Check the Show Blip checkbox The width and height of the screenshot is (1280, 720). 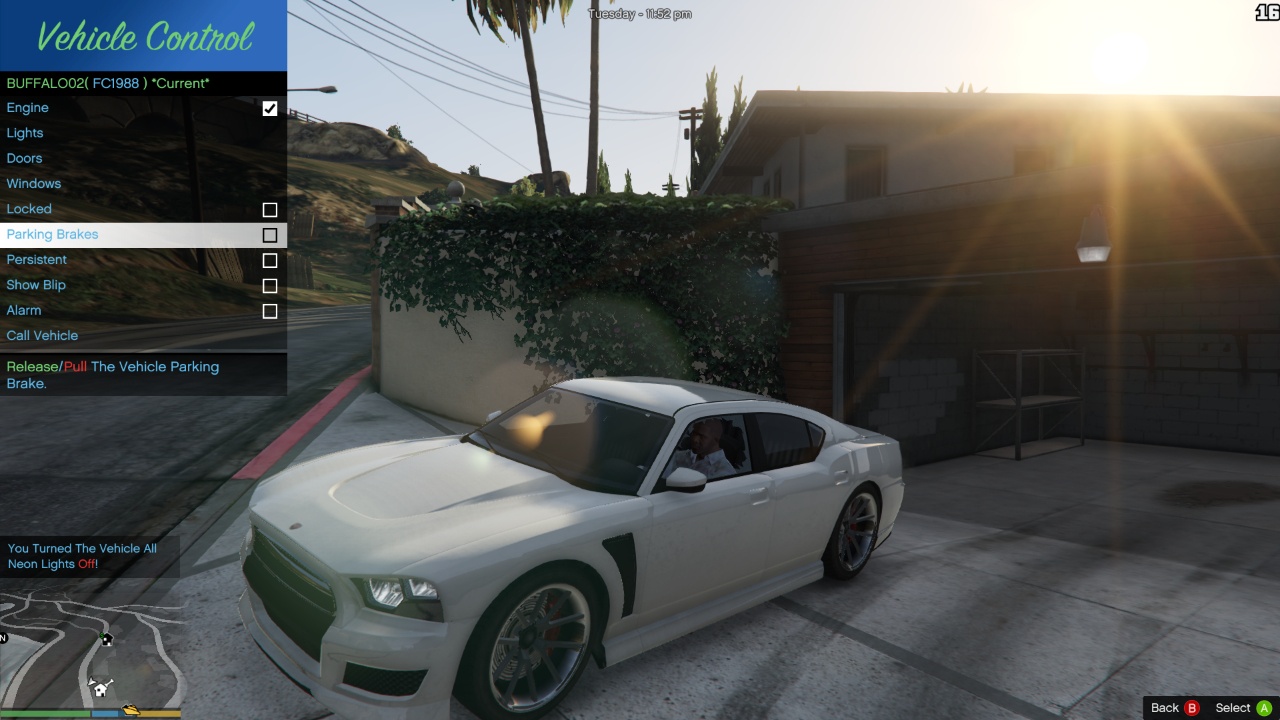coord(269,285)
